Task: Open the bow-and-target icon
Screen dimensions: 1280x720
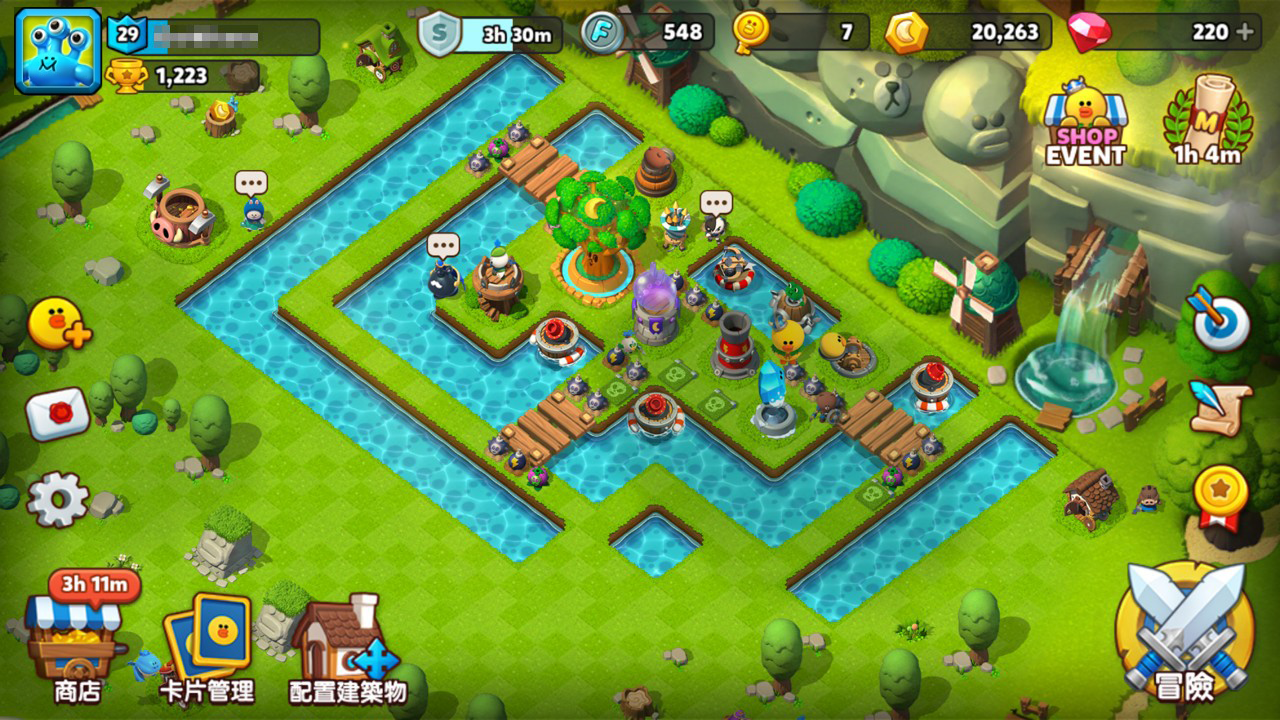Action: pos(1220,320)
